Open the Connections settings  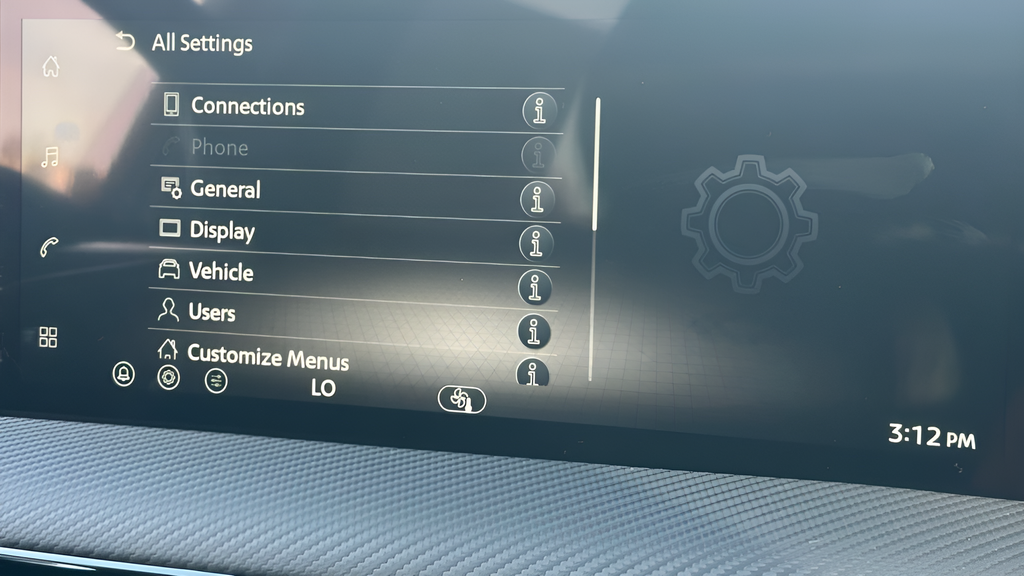pos(247,106)
